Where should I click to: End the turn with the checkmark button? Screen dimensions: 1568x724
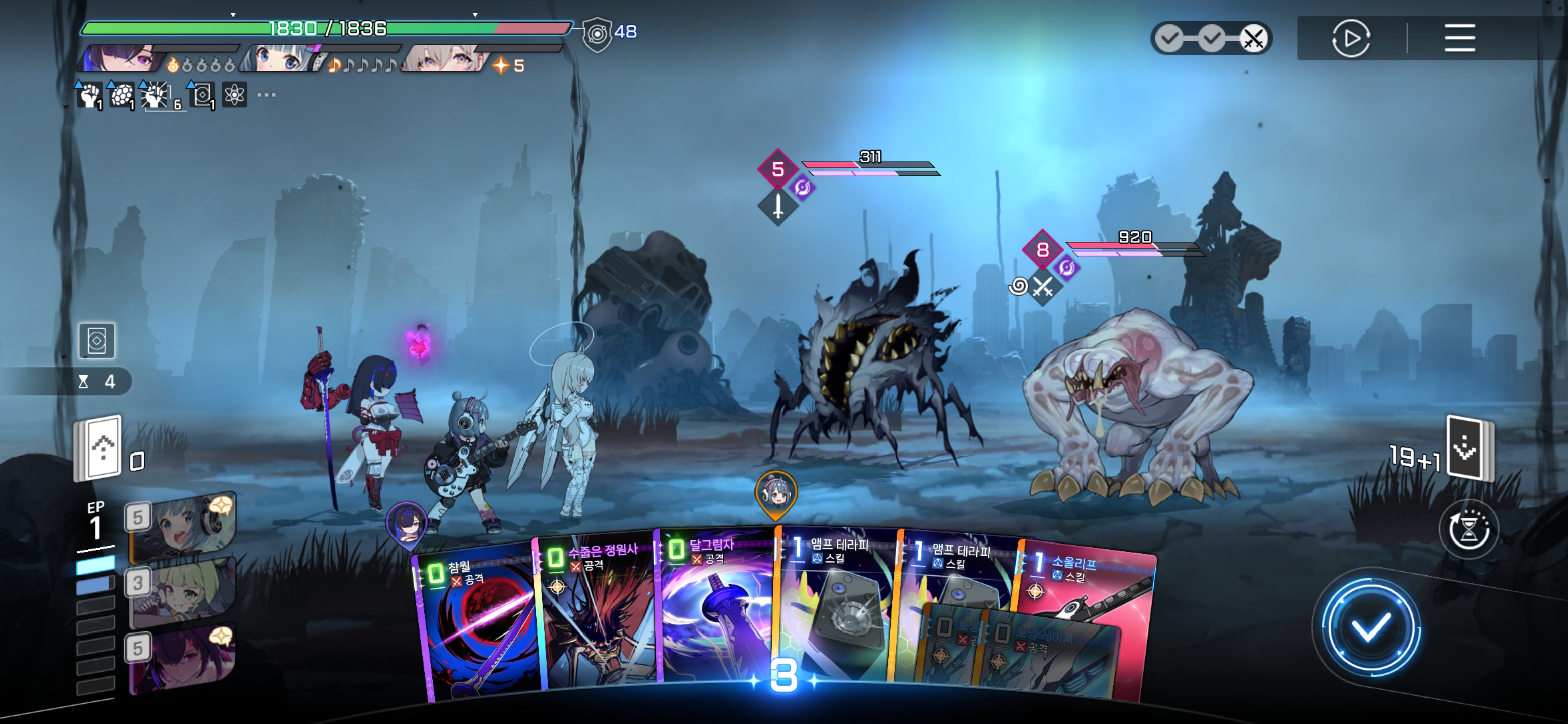coord(1369,627)
